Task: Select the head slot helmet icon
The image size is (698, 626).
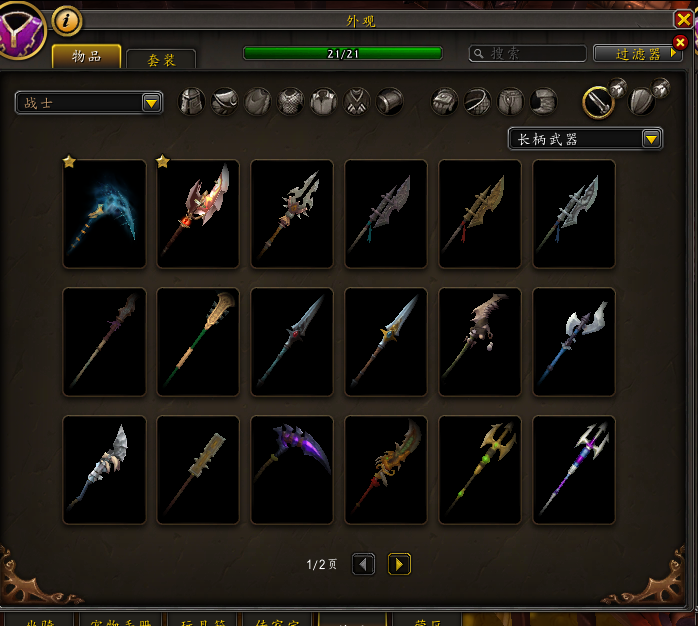Action: click(x=192, y=101)
